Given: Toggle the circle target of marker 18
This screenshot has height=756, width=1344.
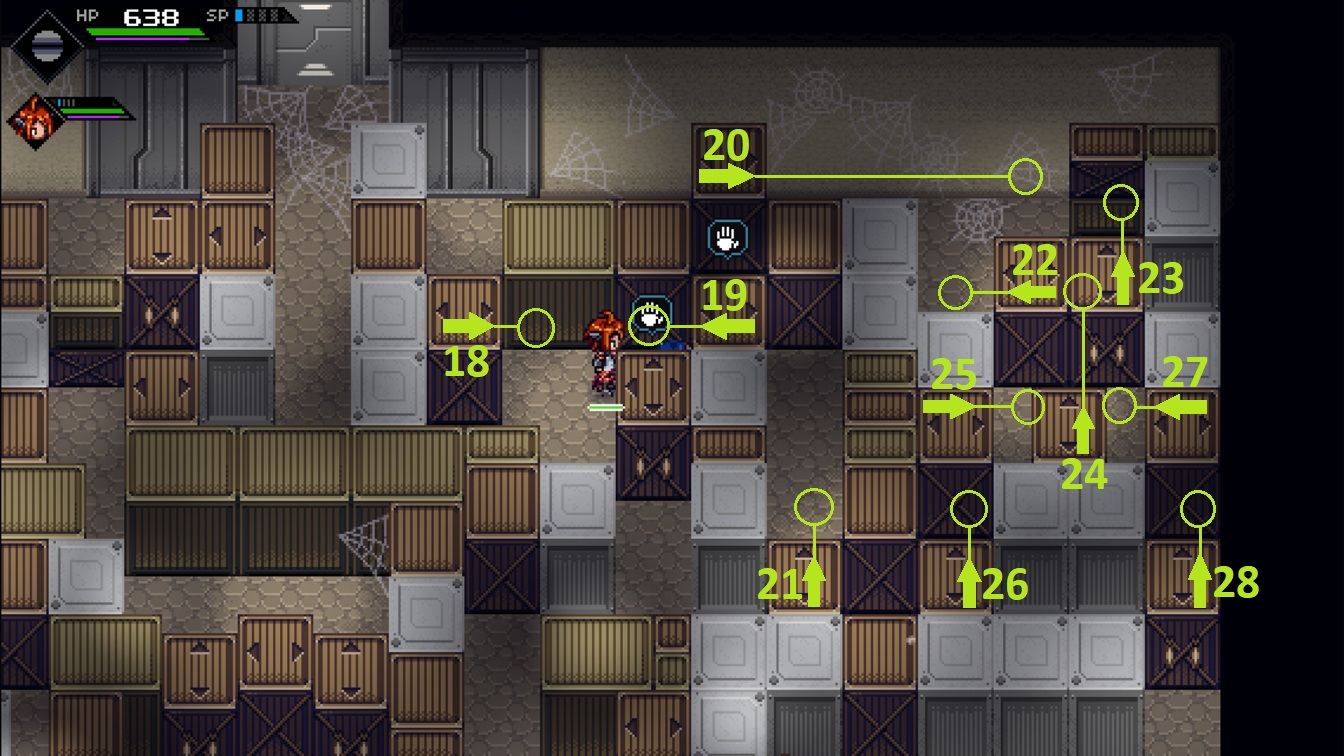Looking at the screenshot, I should [x=535, y=325].
